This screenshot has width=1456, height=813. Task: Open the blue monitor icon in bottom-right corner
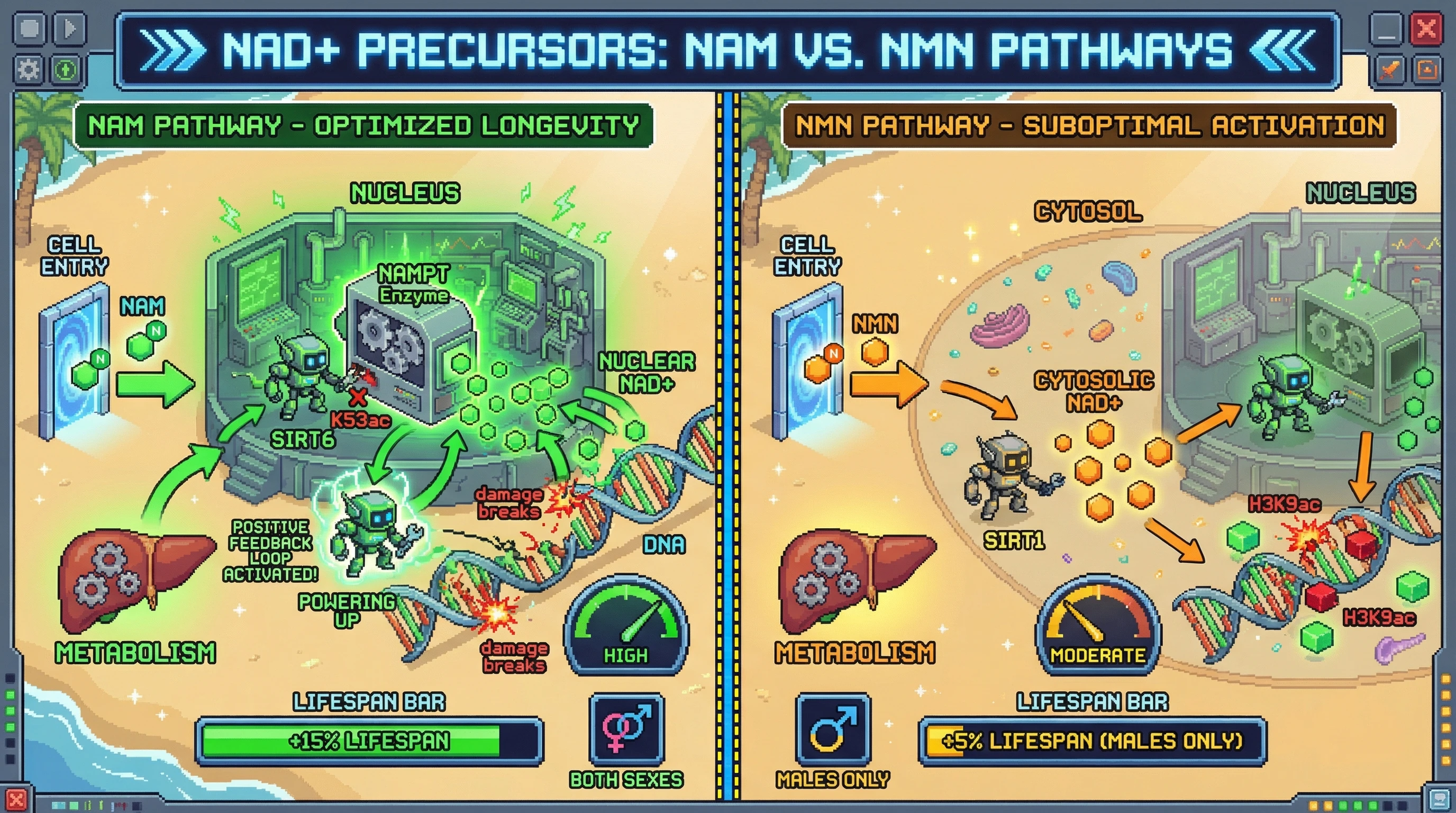(x=1439, y=799)
